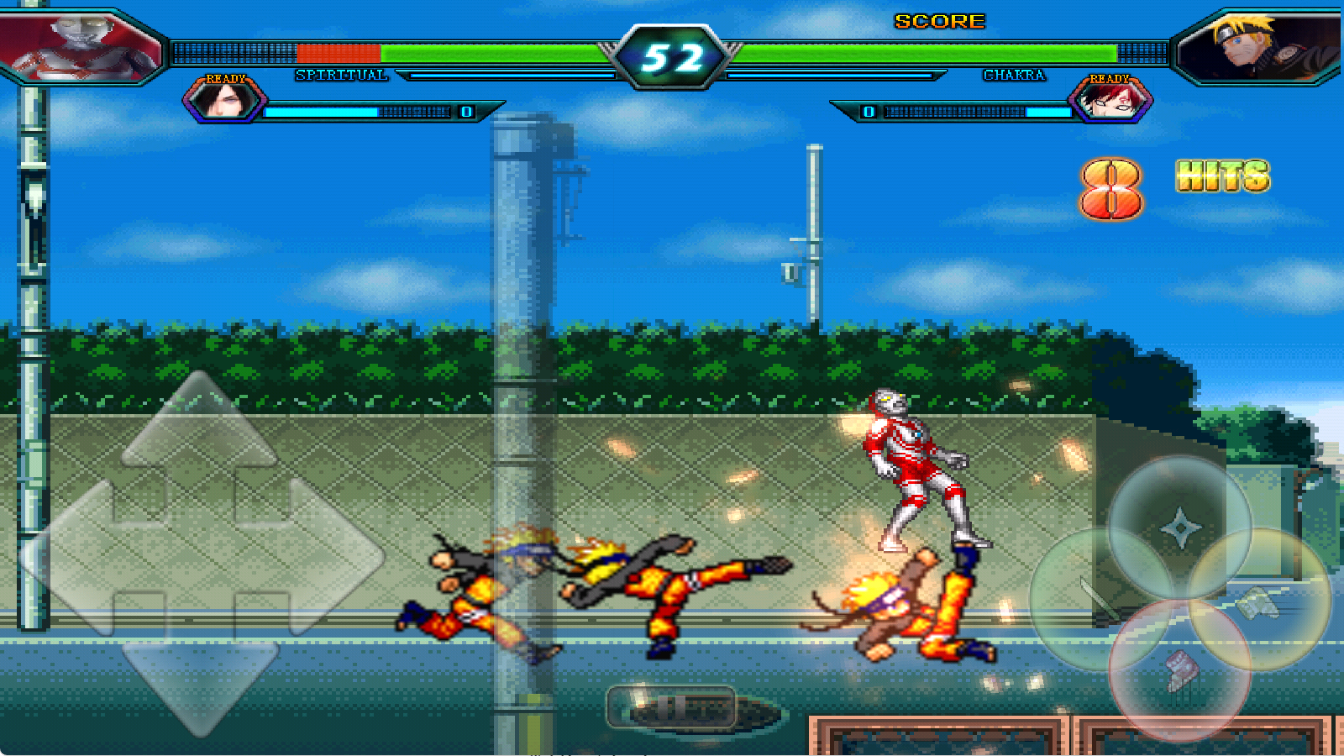The width and height of the screenshot is (1344, 756).
Task: Call the dark-haired READY assist character
Action: 224,100
